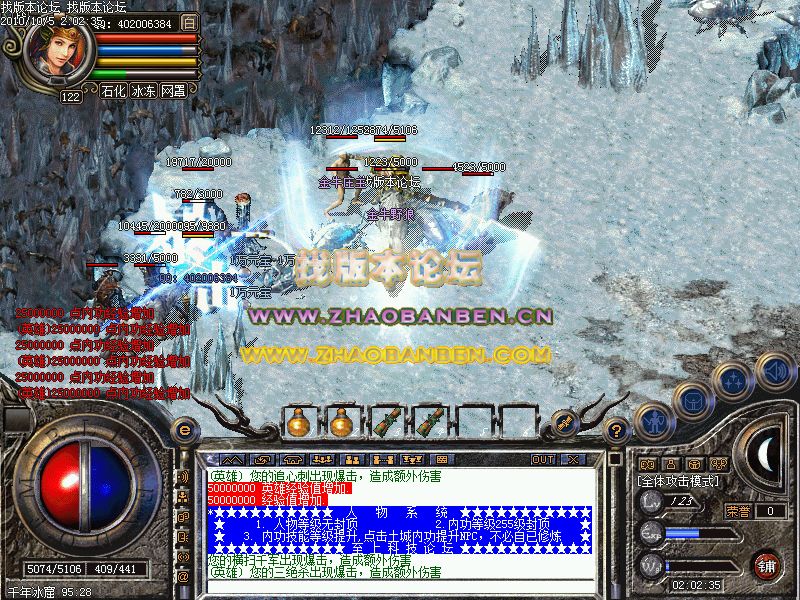Image resolution: width=800 pixels, height=600 pixels.
Task: Toggle the 石化 status button
Action: pos(113,90)
